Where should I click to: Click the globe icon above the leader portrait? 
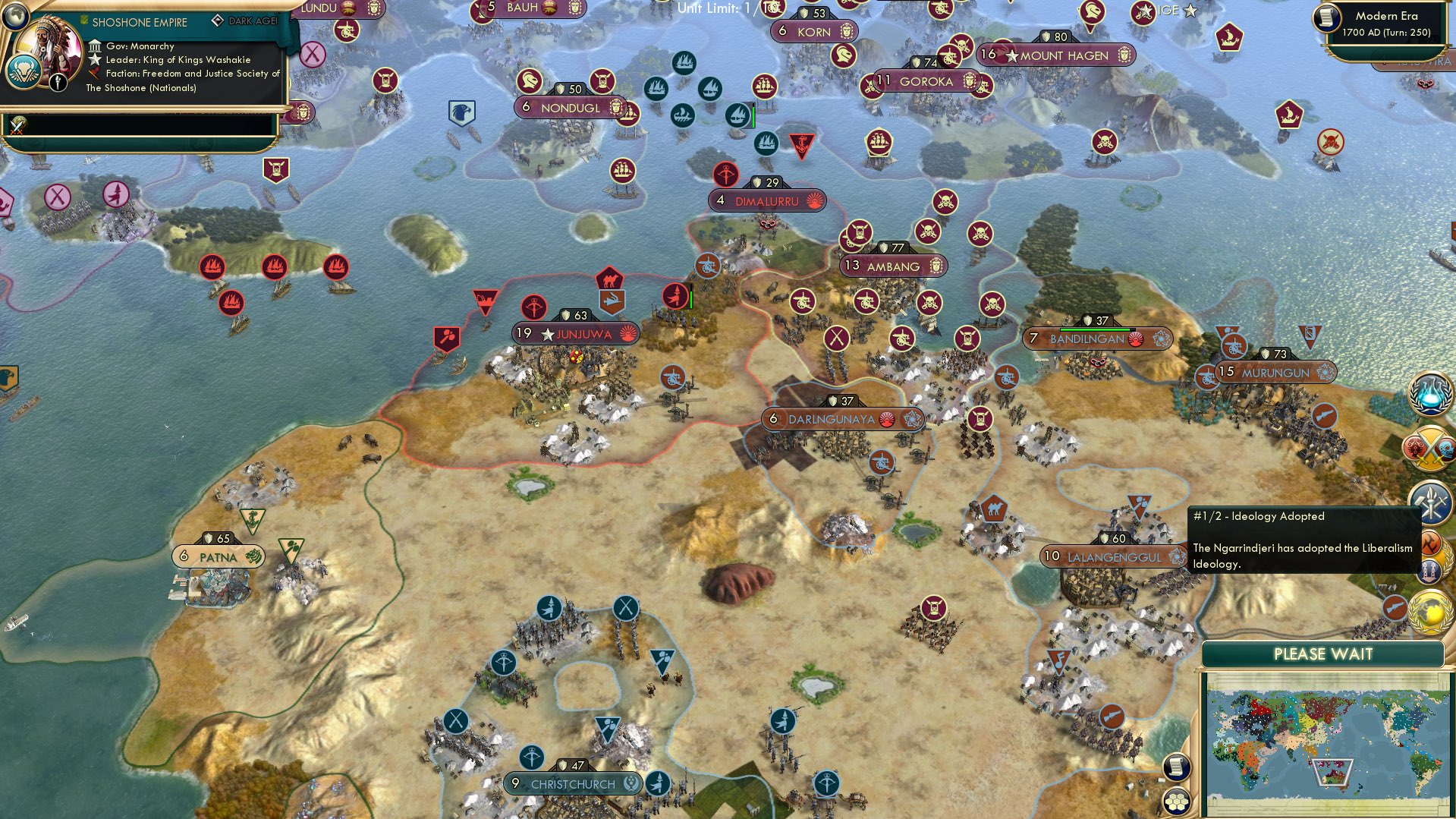coord(15,15)
